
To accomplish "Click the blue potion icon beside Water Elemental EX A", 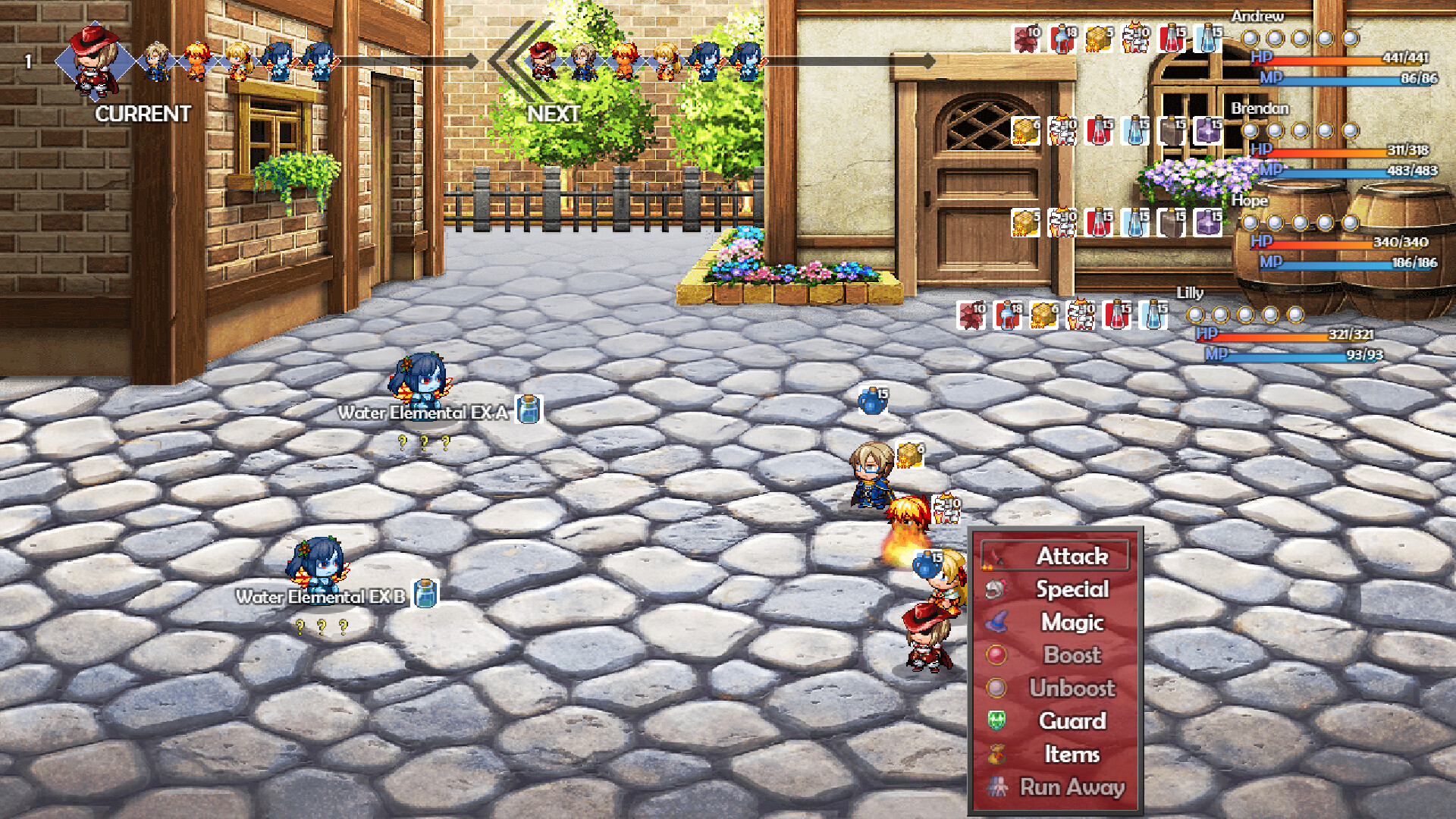I will (527, 409).
